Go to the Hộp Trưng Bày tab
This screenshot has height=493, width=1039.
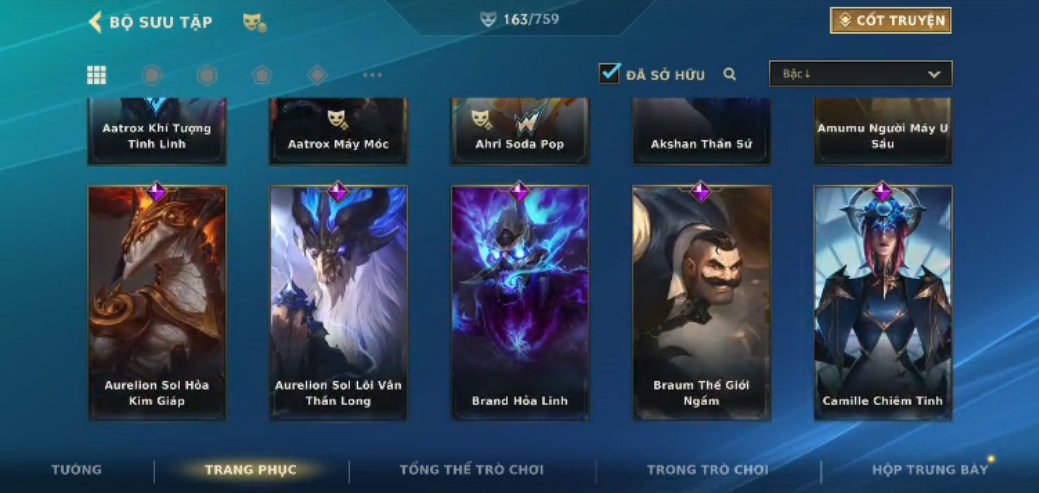(929, 470)
